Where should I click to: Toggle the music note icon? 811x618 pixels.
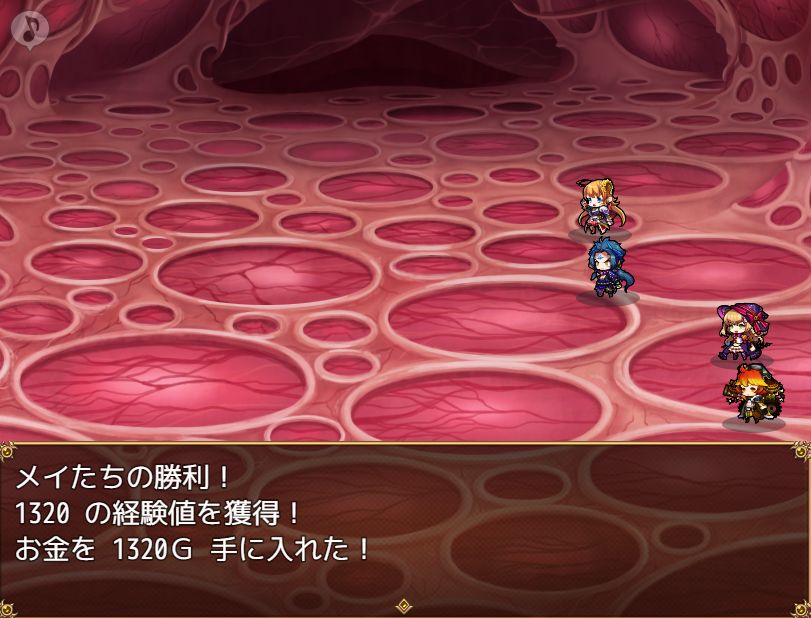[32, 30]
